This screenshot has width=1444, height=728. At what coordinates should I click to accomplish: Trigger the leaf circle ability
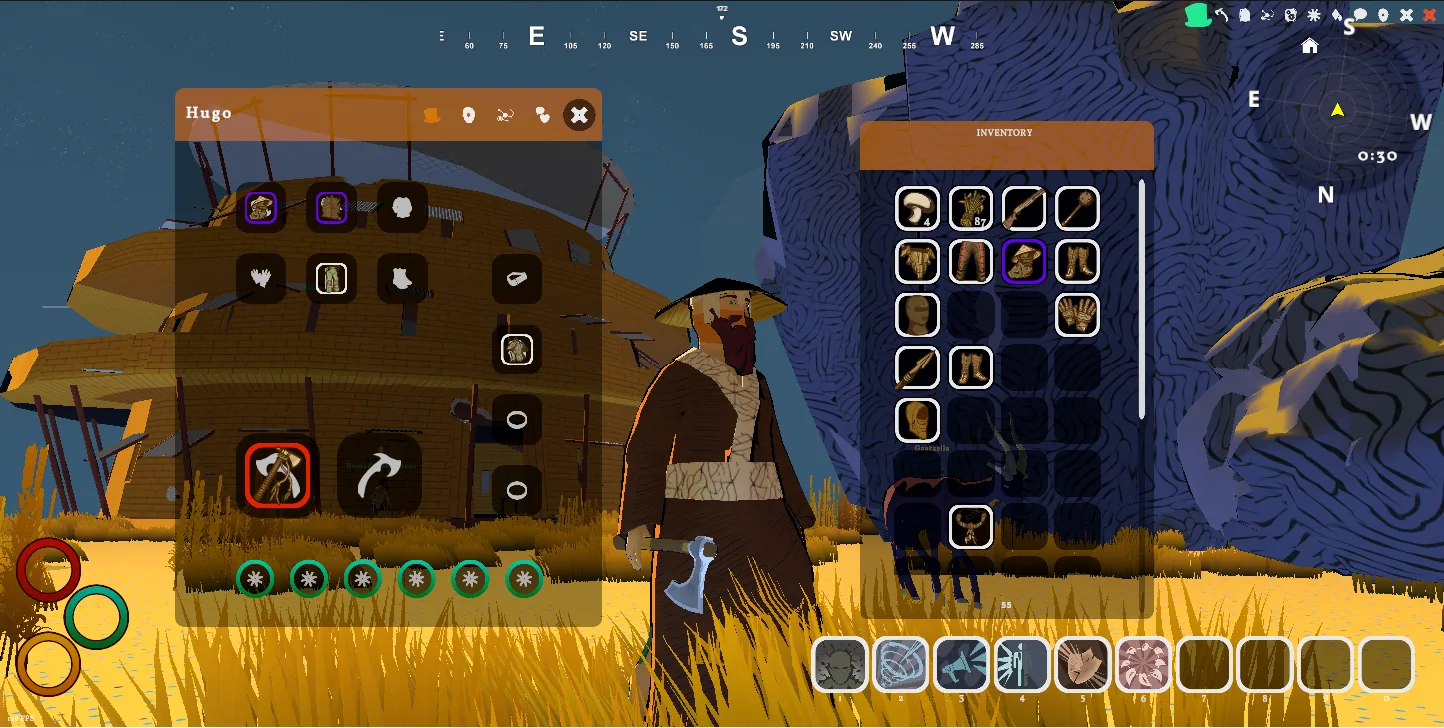pyautogui.click(x=1142, y=665)
